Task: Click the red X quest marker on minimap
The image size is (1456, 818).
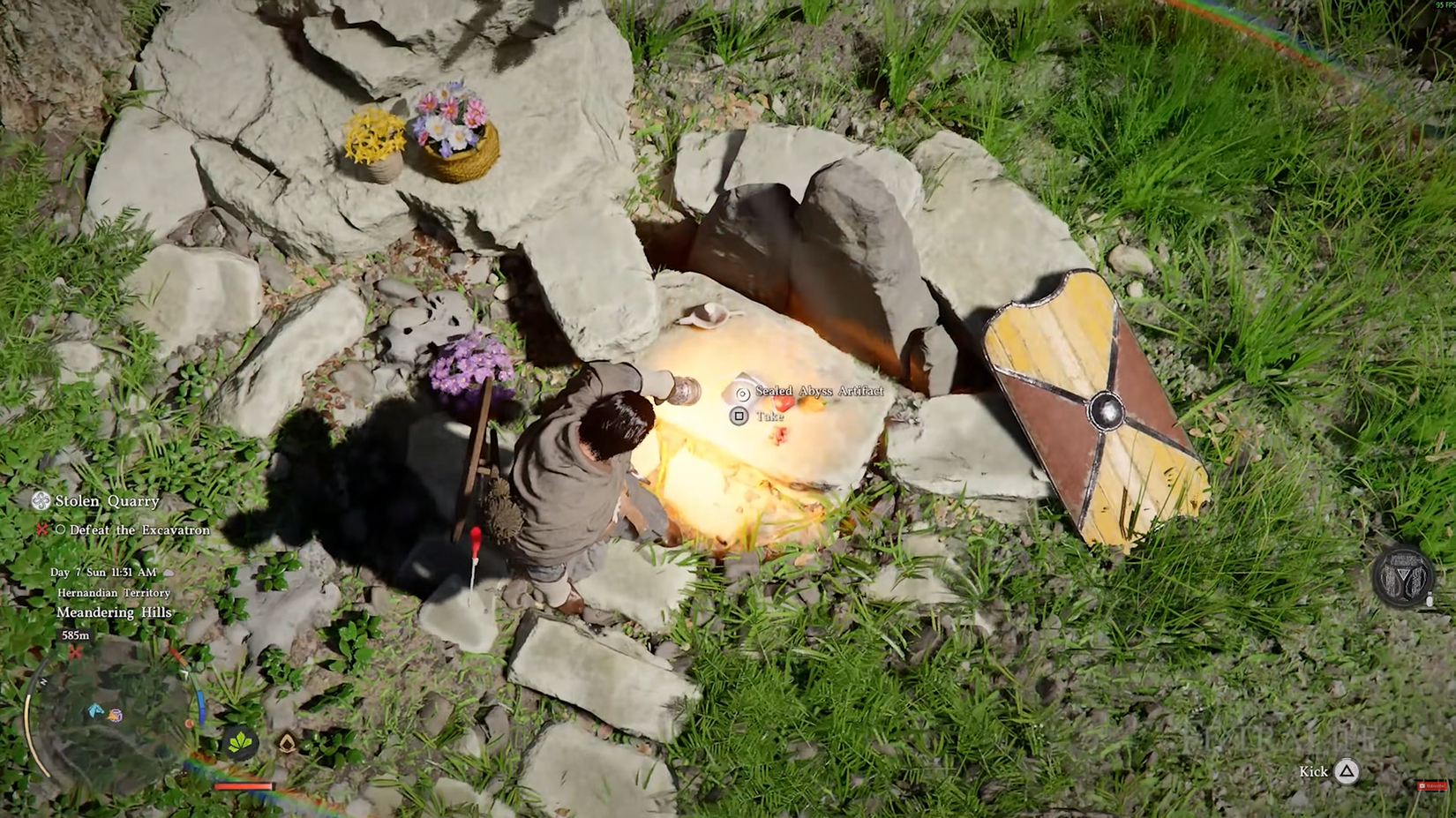Action: (x=76, y=653)
